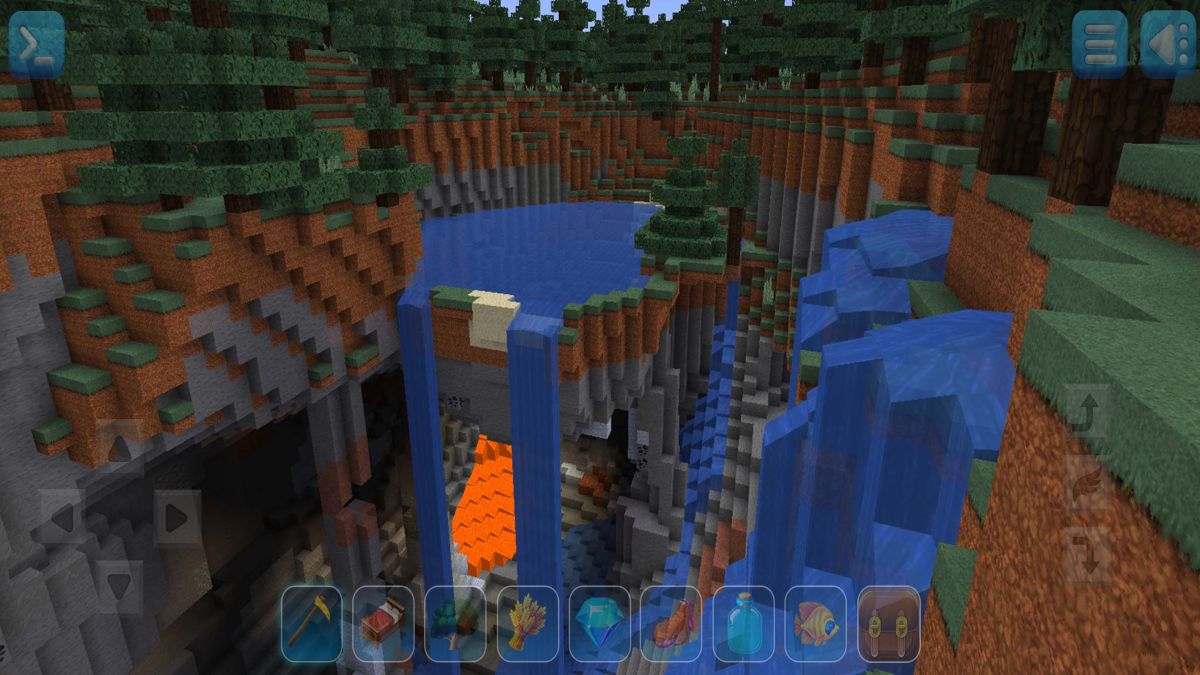
Task: Choose the red bed in the hotbar
Action: pyautogui.click(x=383, y=624)
